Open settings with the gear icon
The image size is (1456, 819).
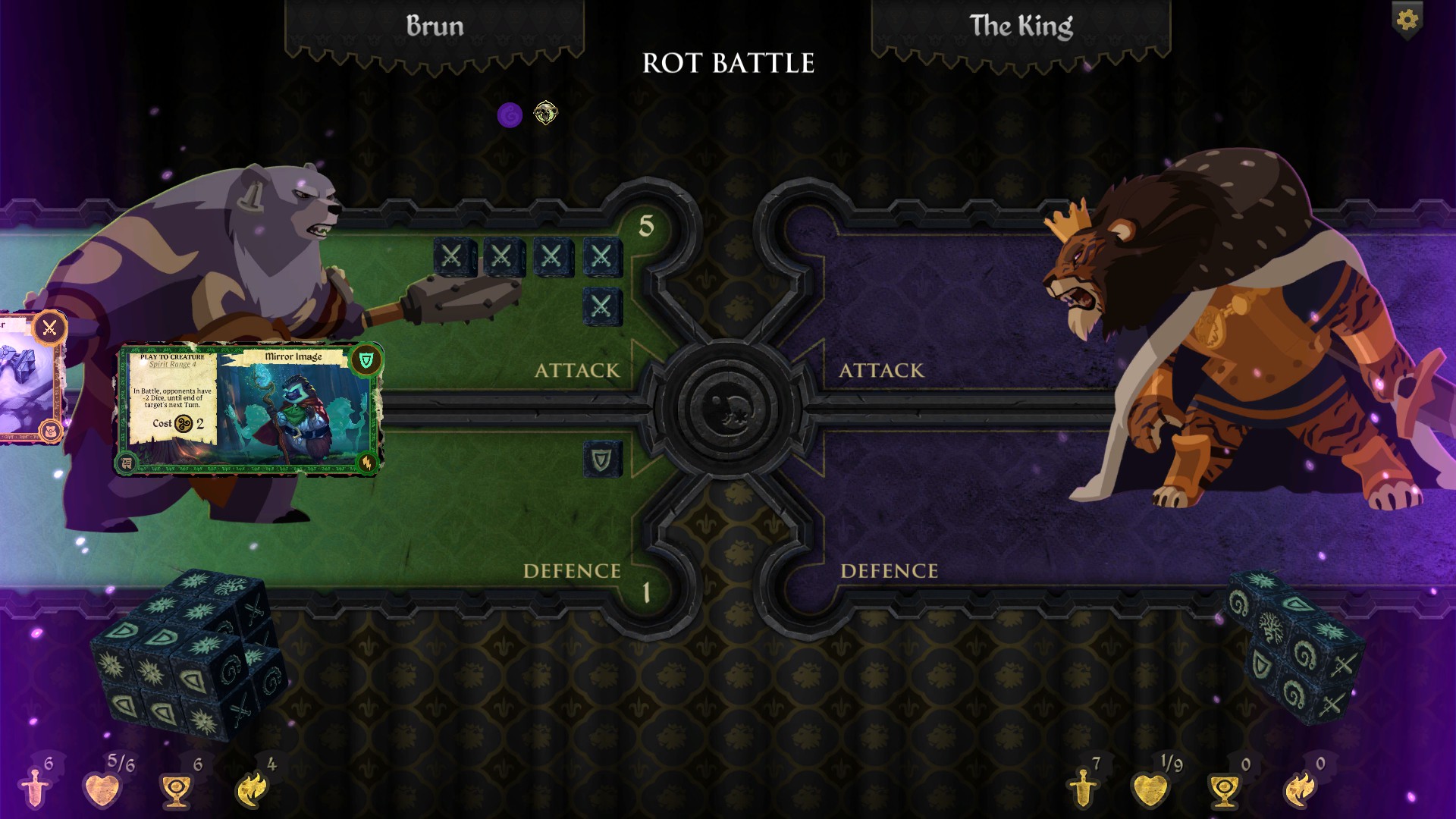coord(1407,20)
